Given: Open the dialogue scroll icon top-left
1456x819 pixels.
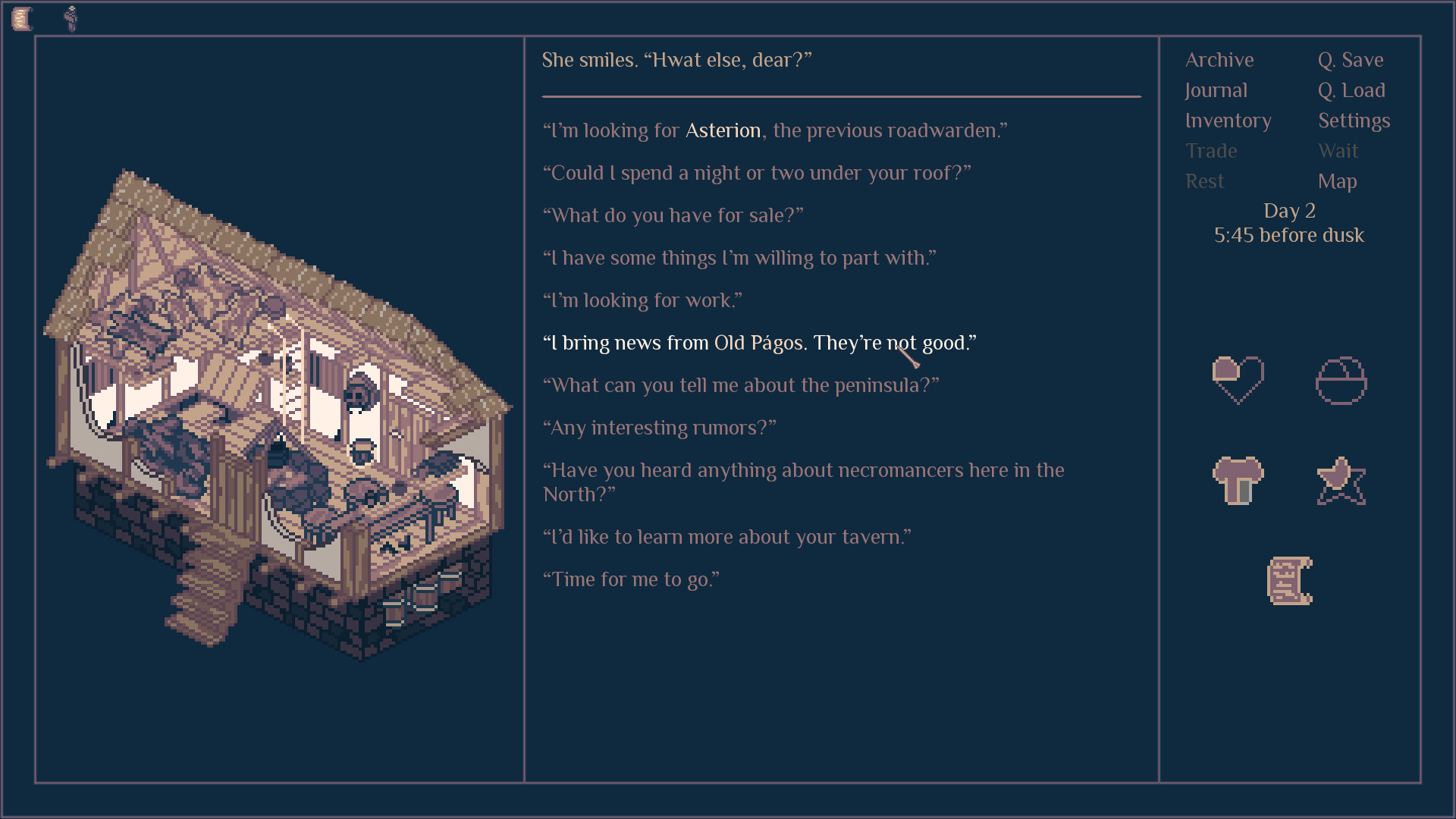Looking at the screenshot, I should tap(22, 17).
